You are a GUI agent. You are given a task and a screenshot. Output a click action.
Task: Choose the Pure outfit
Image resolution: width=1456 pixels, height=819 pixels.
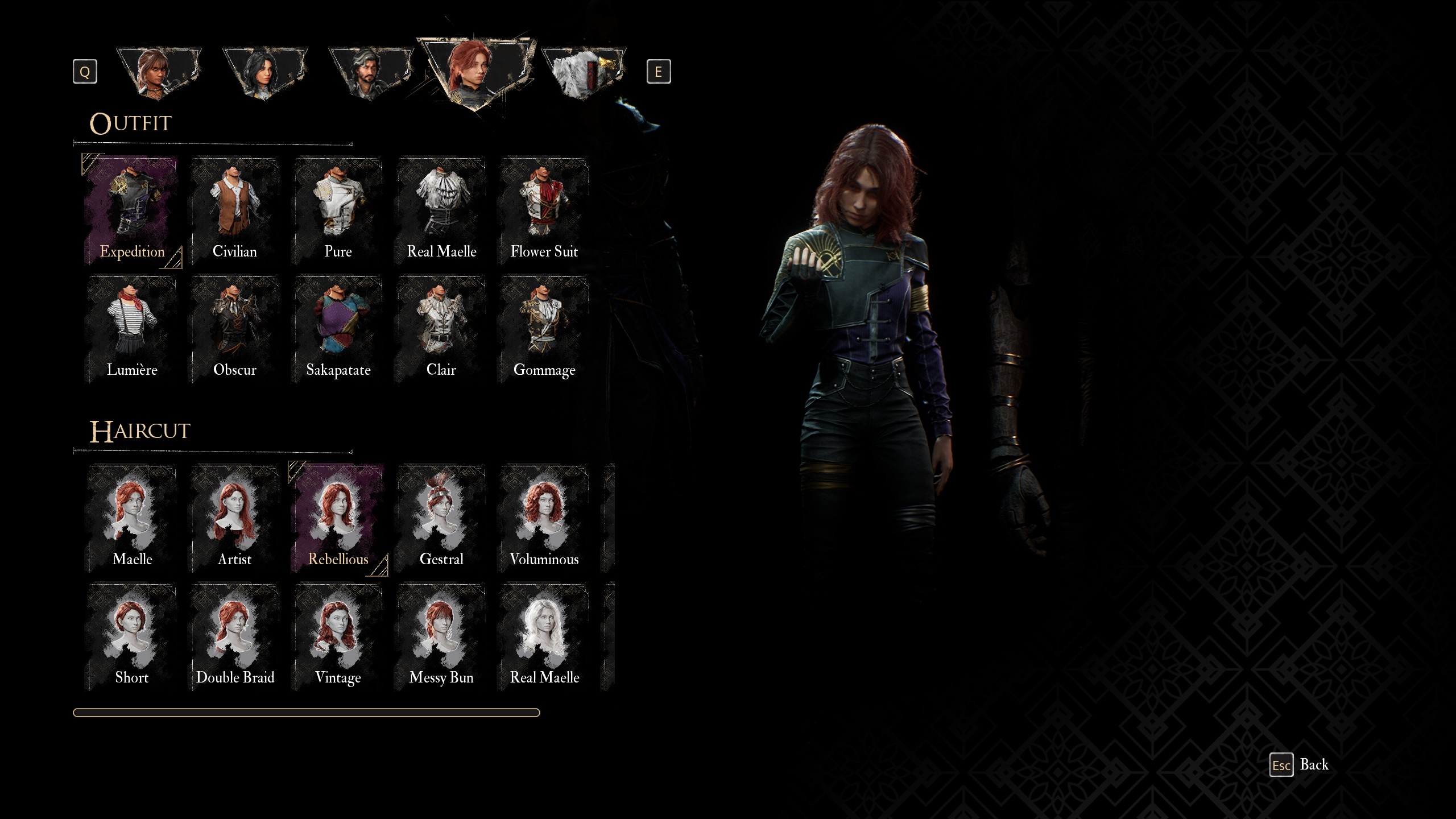338,211
